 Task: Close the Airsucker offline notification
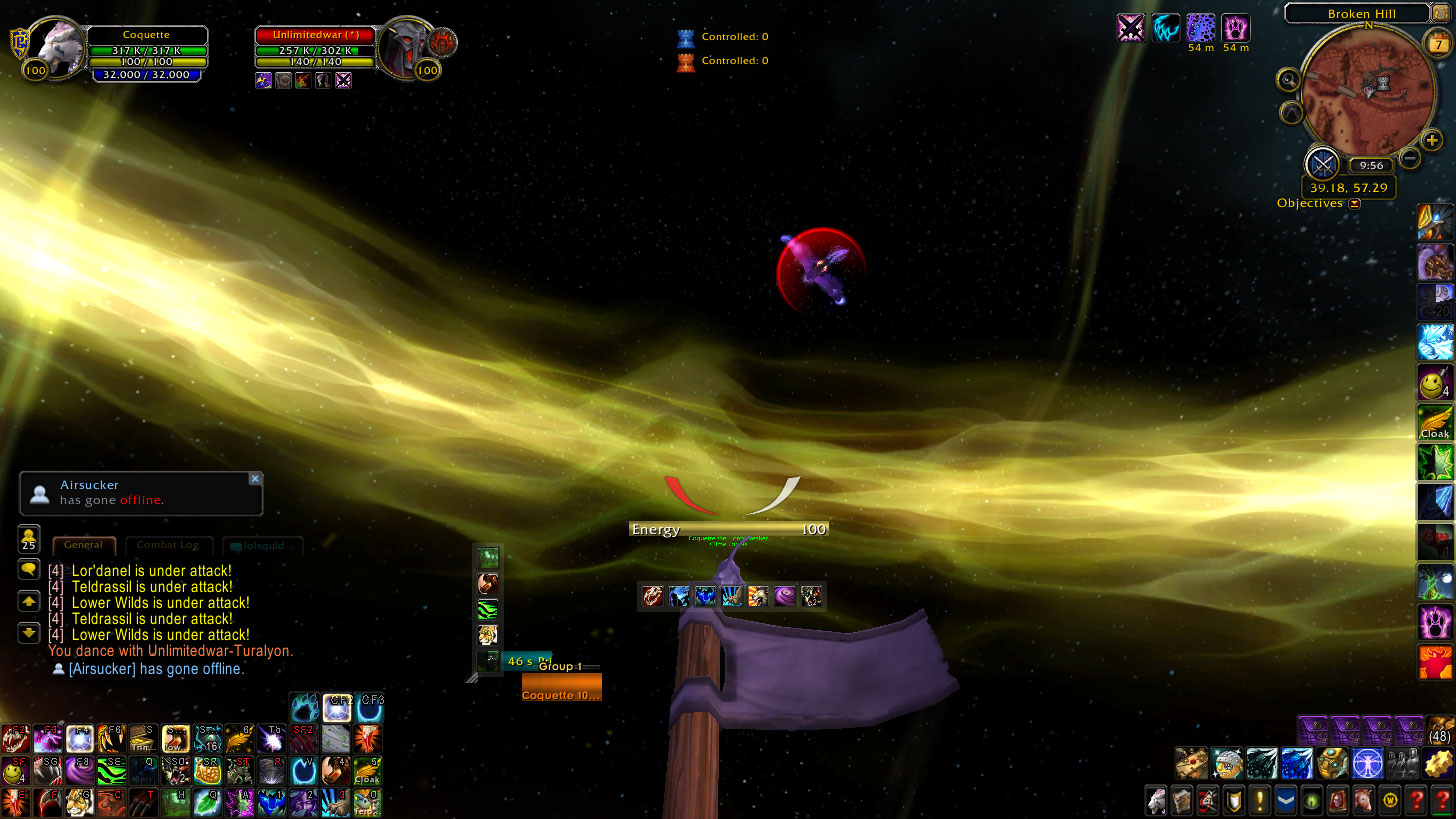click(255, 479)
